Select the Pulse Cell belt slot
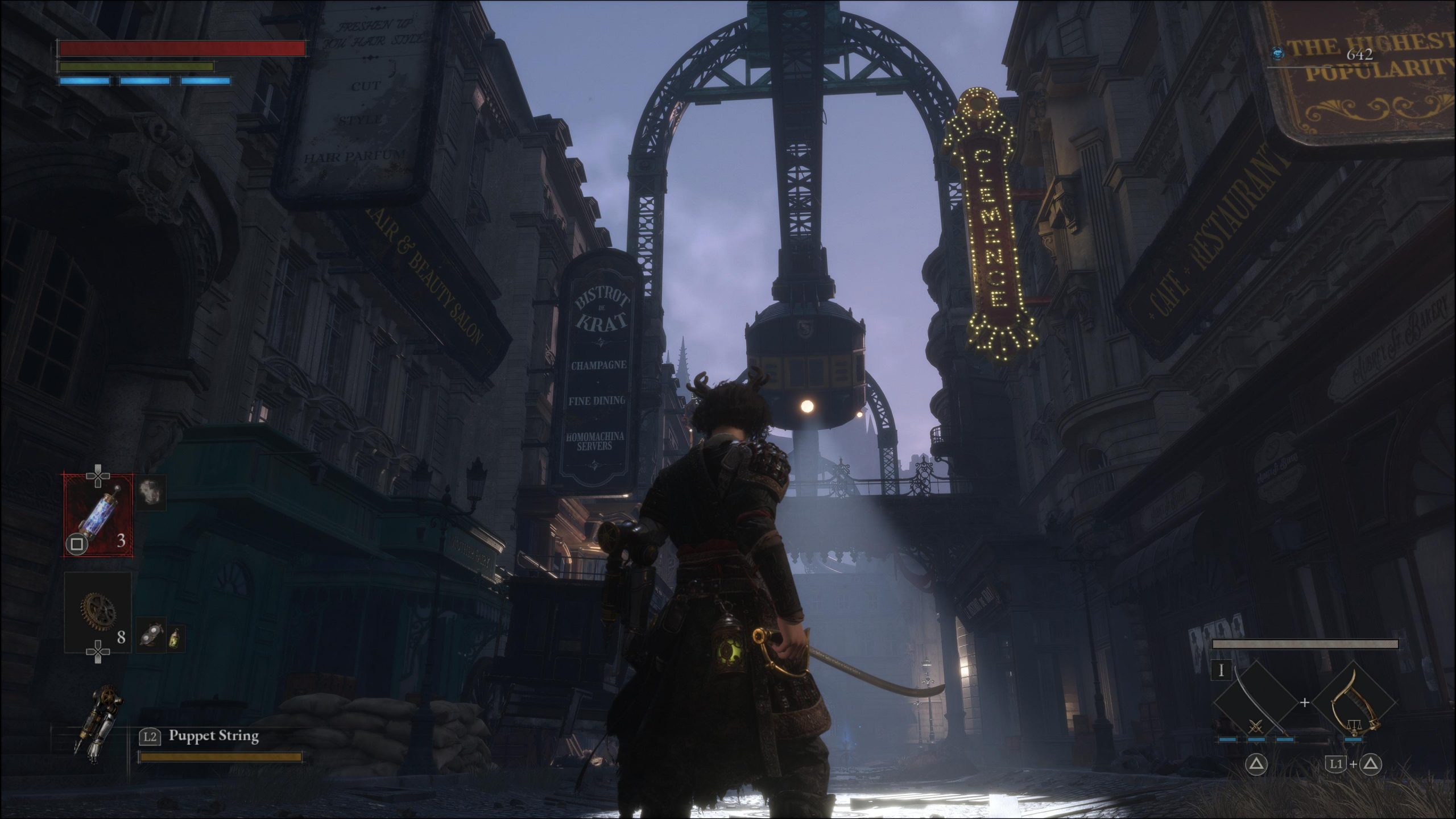This screenshot has width=1456, height=819. click(98, 515)
